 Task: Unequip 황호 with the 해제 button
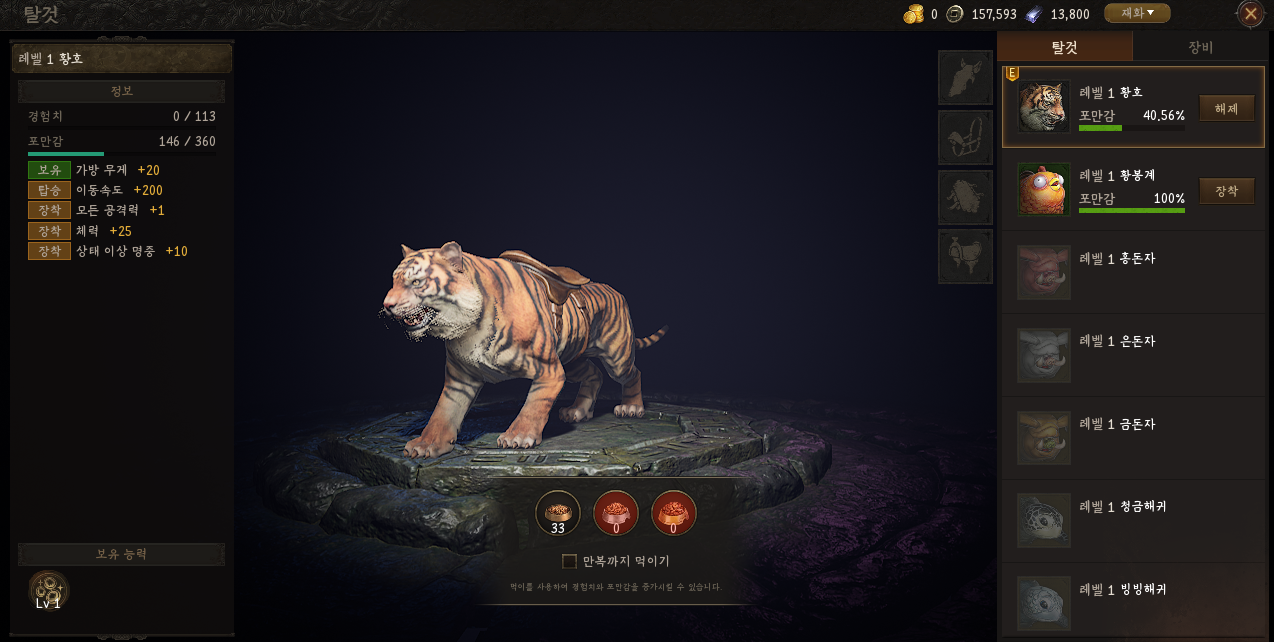[1226, 108]
